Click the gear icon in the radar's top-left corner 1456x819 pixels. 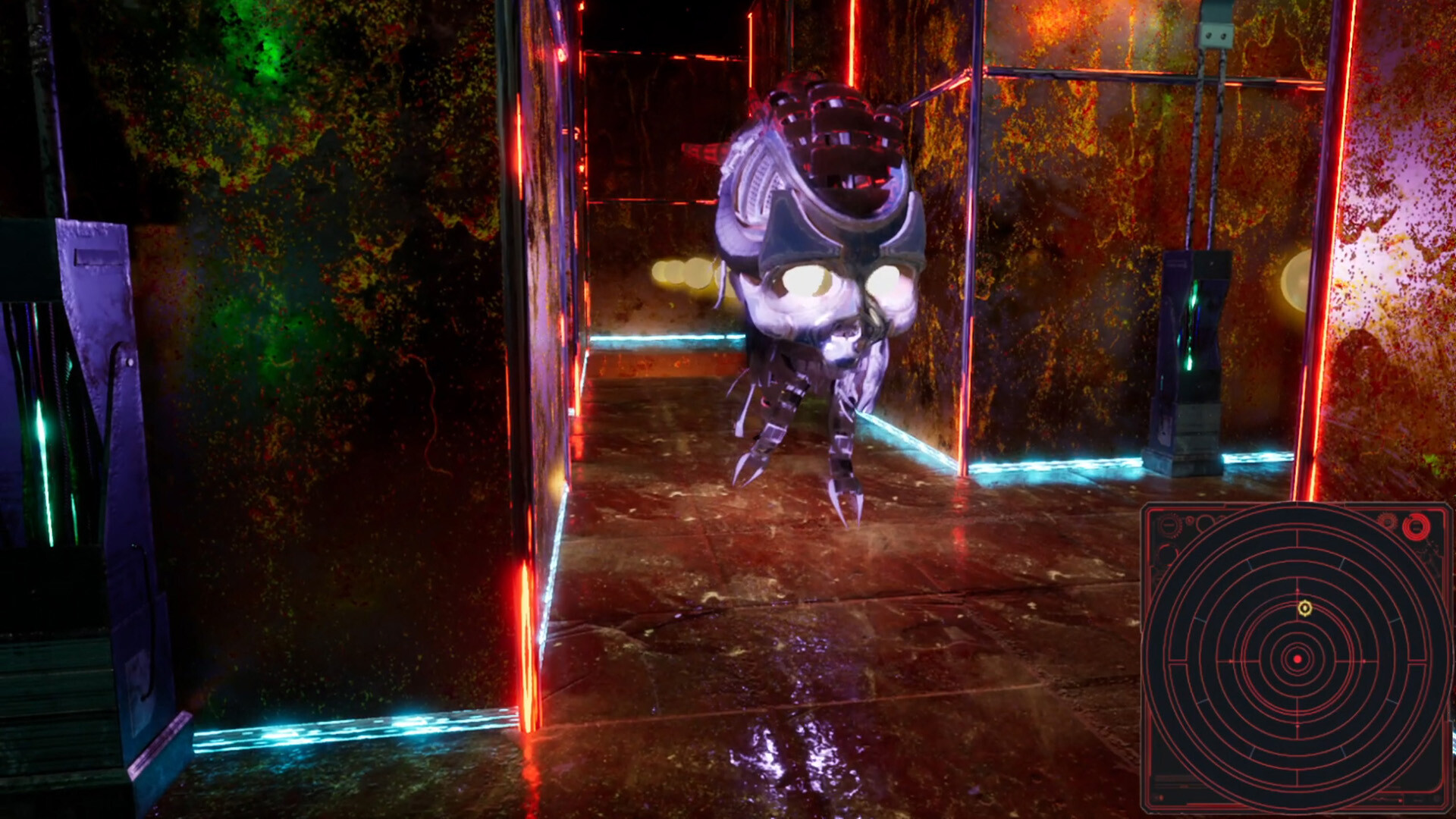pyautogui.click(x=1169, y=523)
